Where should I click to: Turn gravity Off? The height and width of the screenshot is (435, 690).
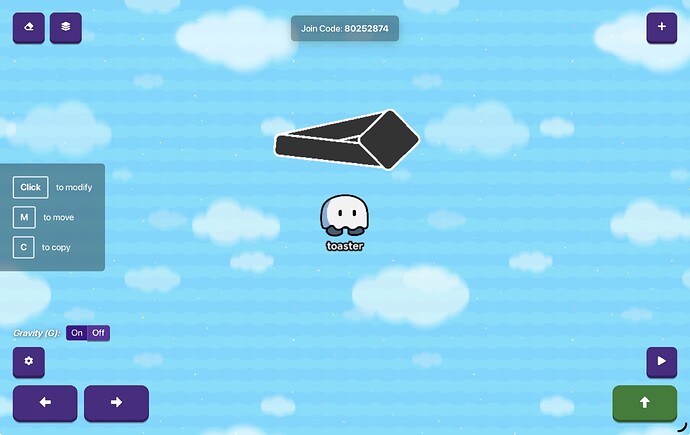click(x=98, y=333)
